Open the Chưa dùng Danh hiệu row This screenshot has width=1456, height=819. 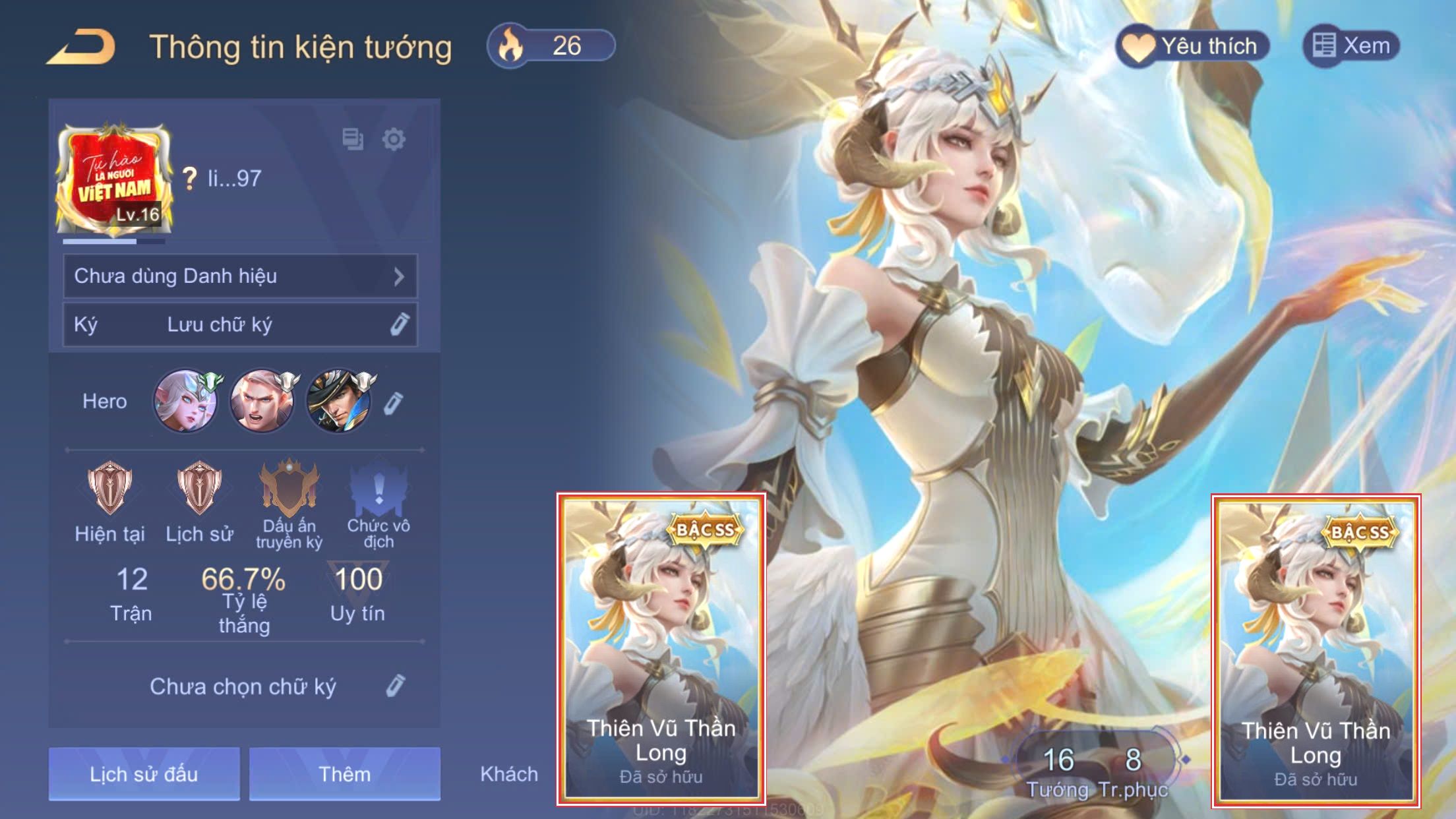coord(240,276)
